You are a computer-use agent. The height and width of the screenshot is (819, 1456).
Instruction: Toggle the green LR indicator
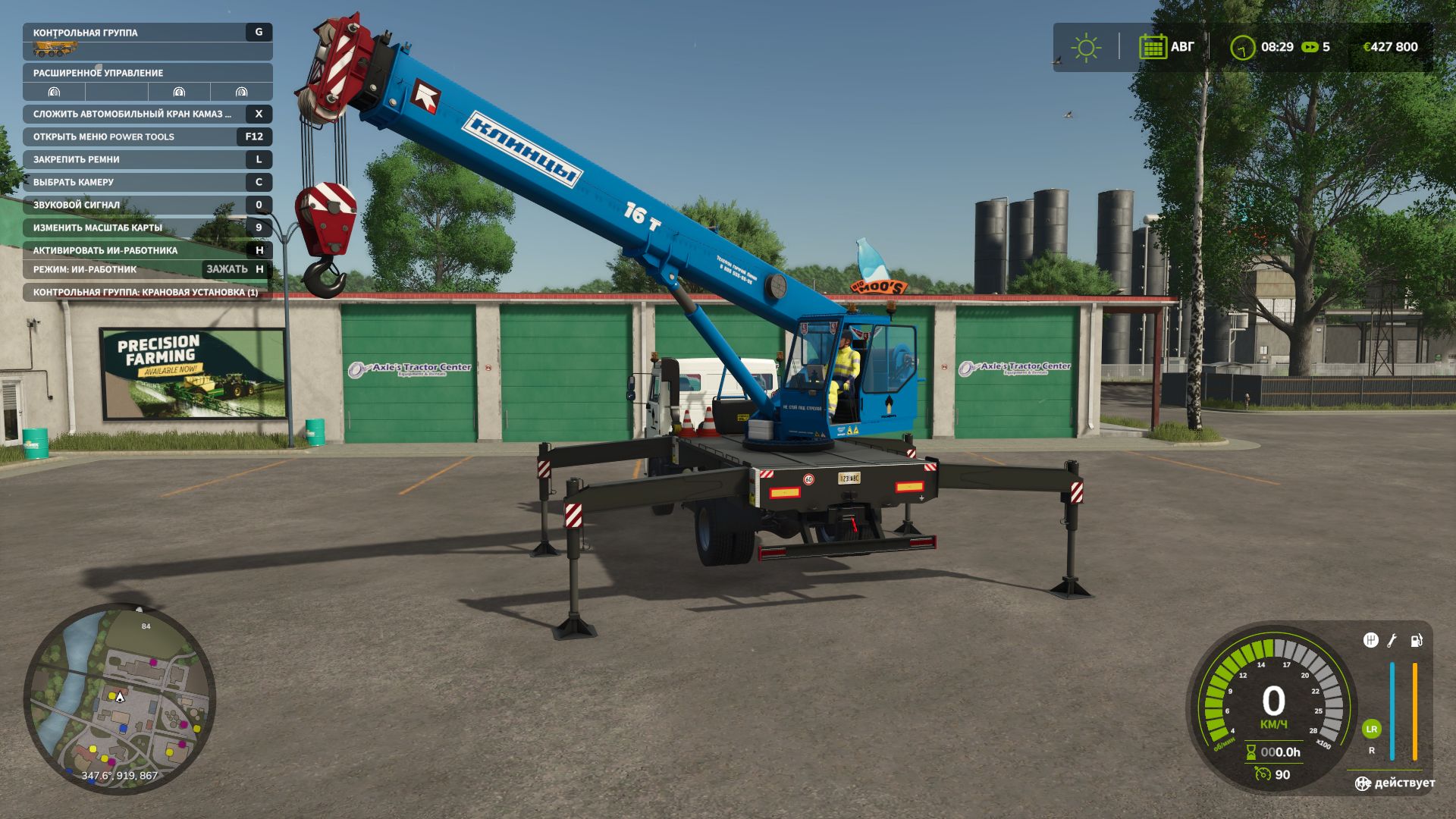click(x=1371, y=729)
